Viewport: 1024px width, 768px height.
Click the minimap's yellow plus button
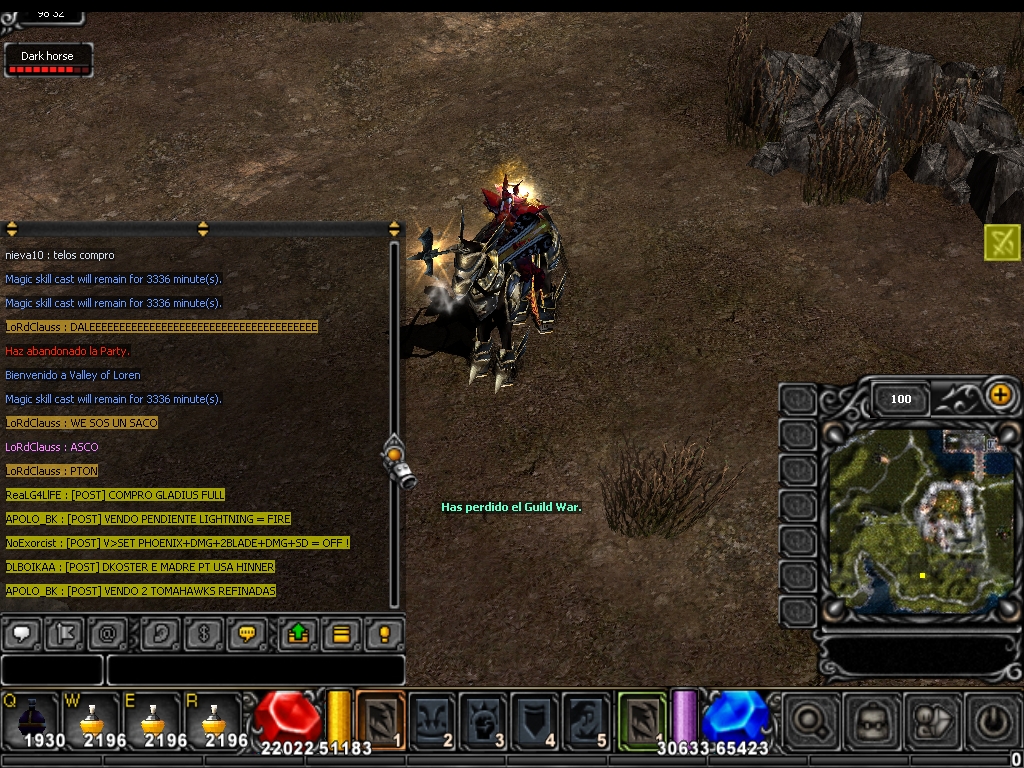tap(999, 395)
